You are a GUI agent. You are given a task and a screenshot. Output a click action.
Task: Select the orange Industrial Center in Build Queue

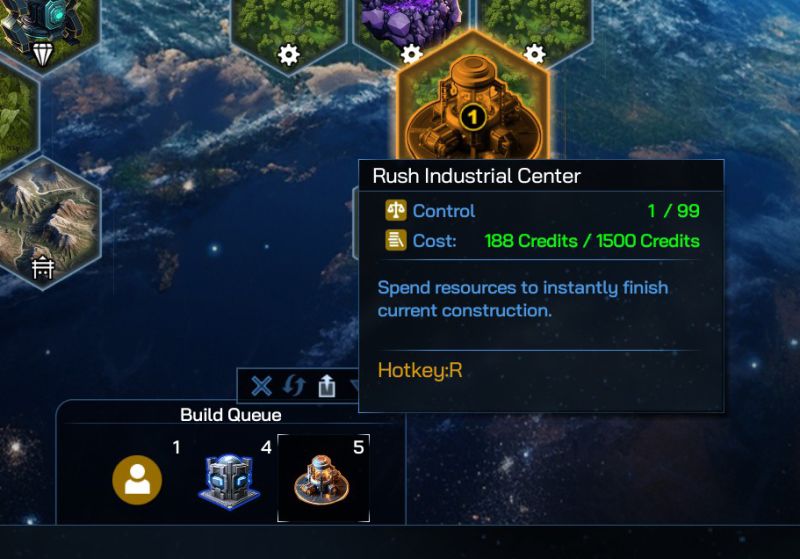[322, 479]
